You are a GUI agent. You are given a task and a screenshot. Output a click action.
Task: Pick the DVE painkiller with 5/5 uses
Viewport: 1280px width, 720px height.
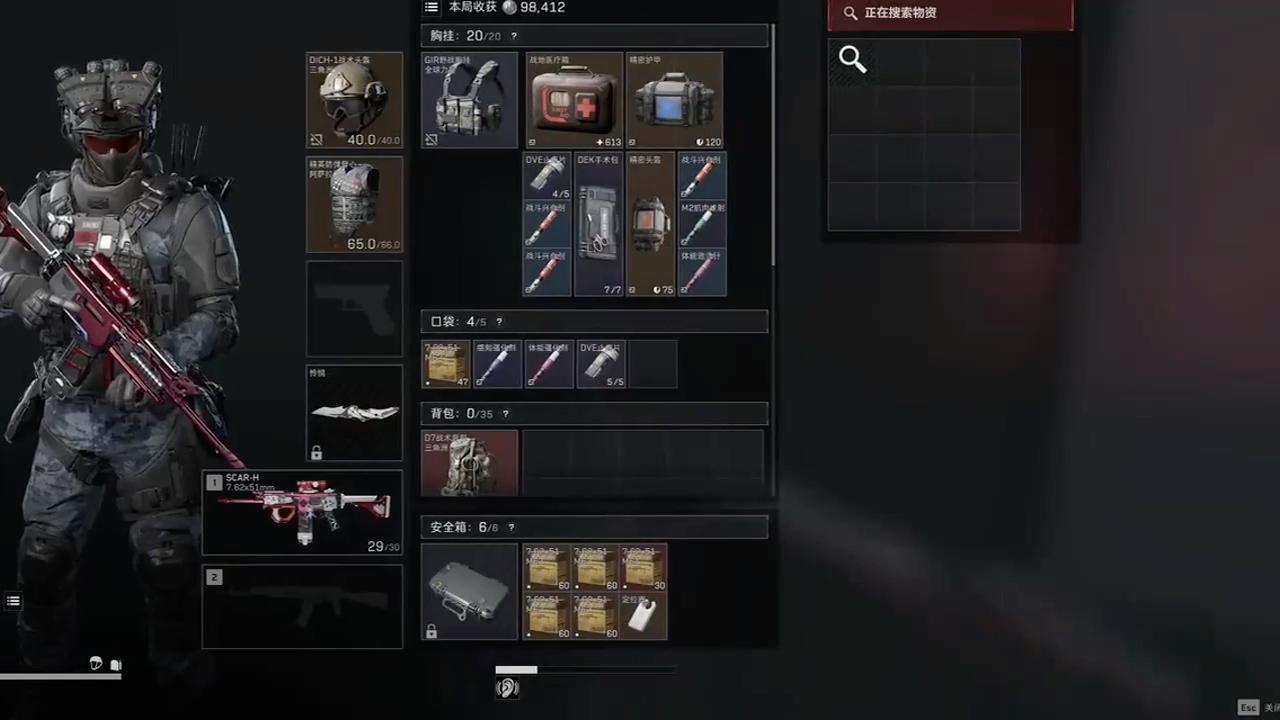click(601, 364)
